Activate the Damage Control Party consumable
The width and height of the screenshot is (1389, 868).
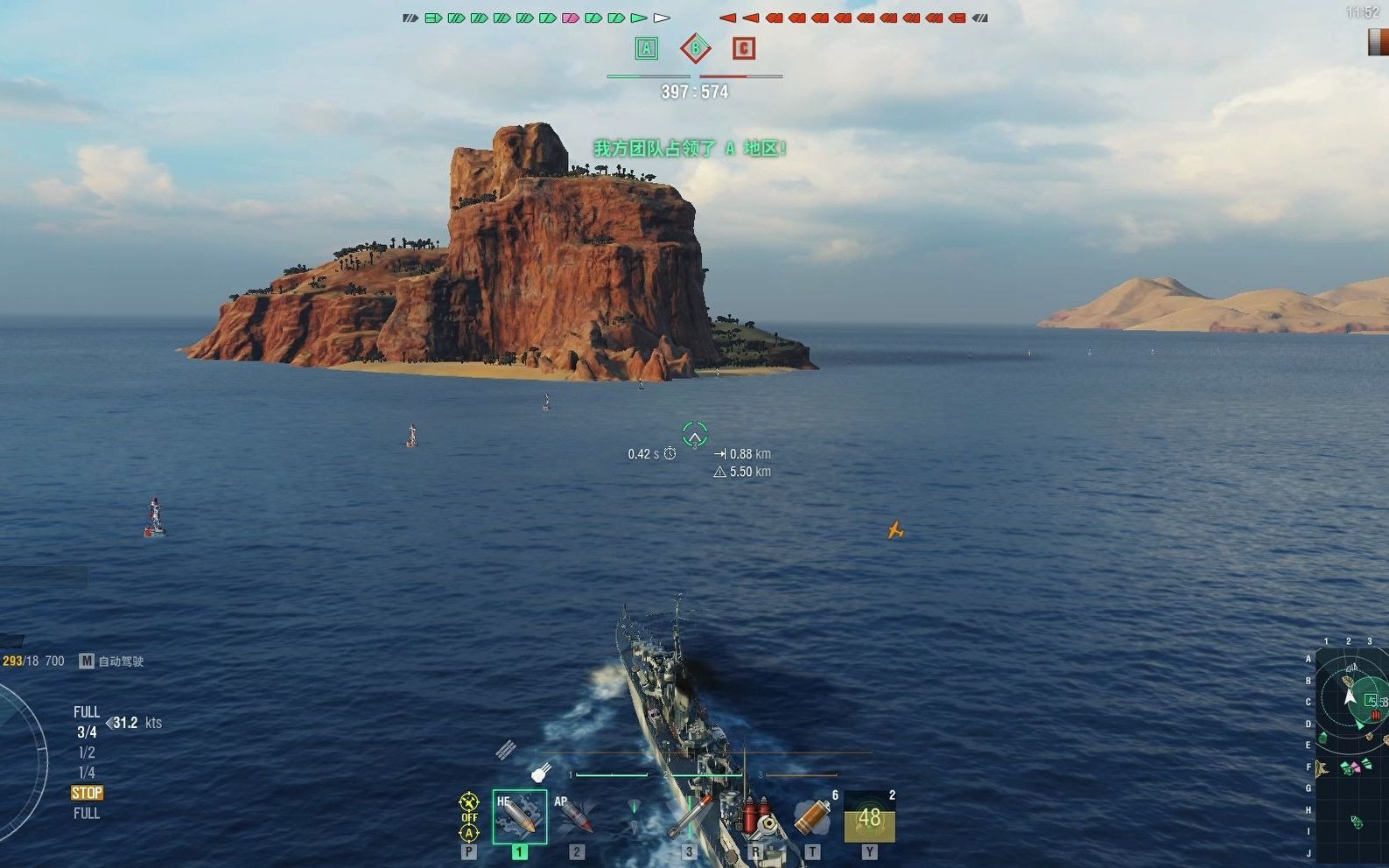tap(756, 817)
